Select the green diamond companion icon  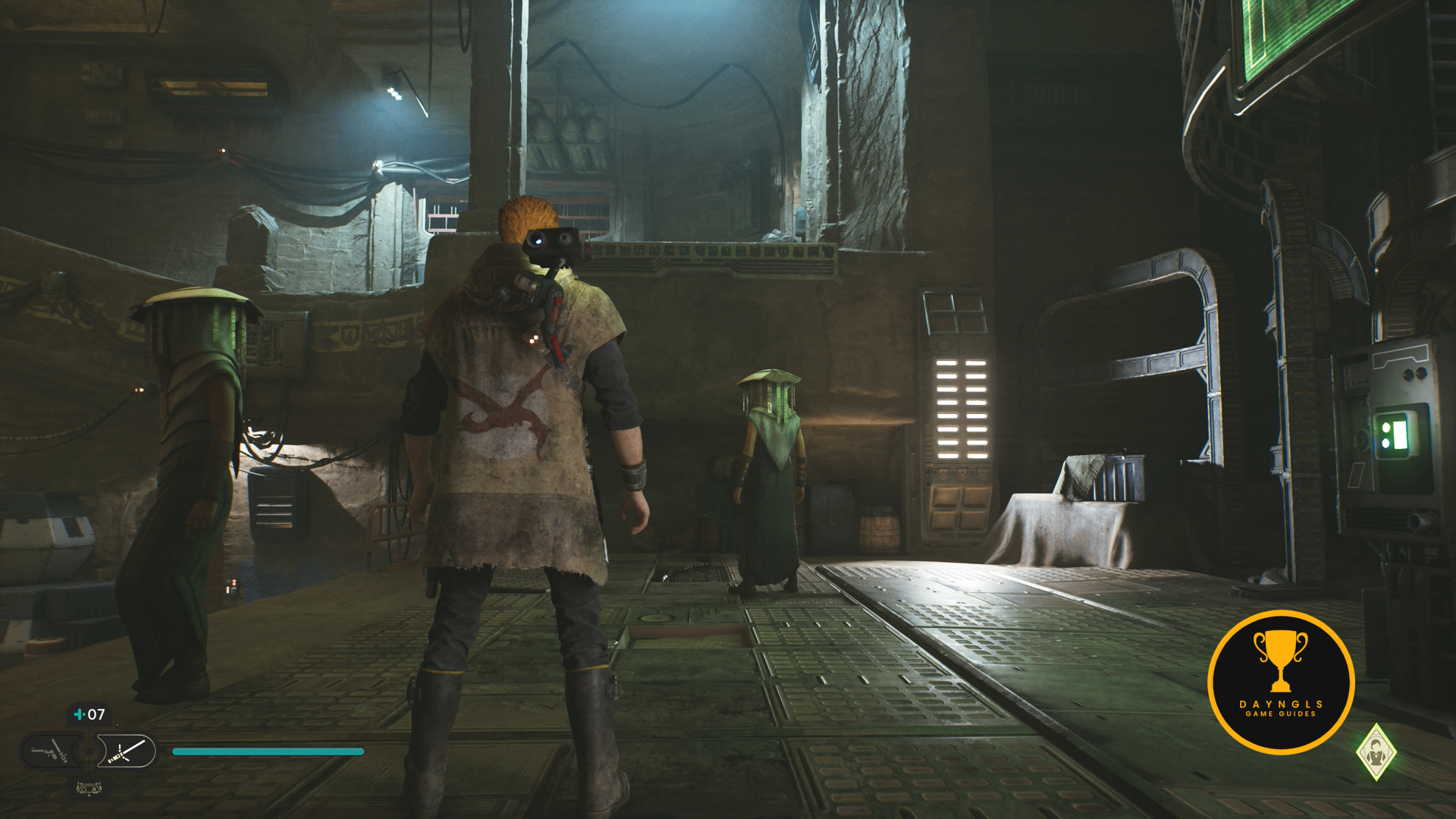(1376, 752)
